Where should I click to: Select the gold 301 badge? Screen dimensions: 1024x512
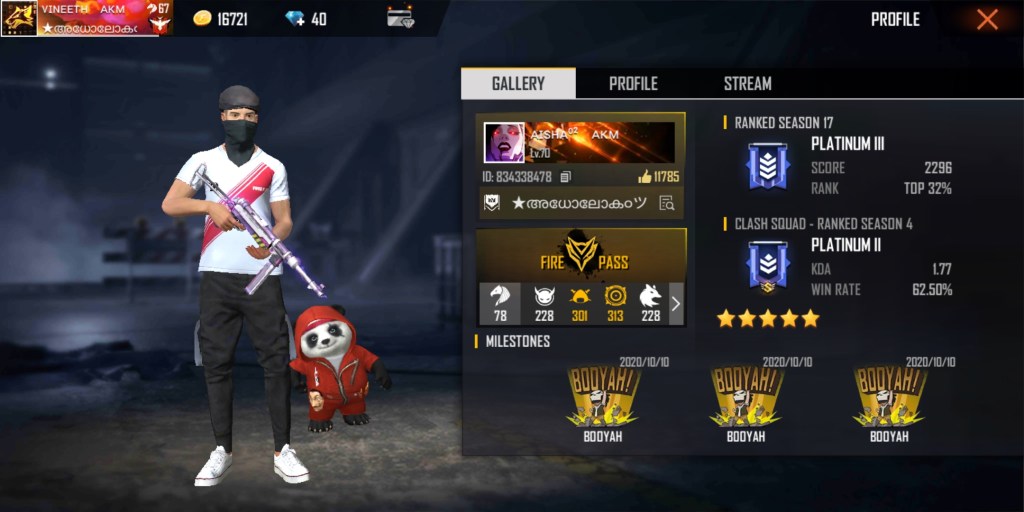(579, 303)
